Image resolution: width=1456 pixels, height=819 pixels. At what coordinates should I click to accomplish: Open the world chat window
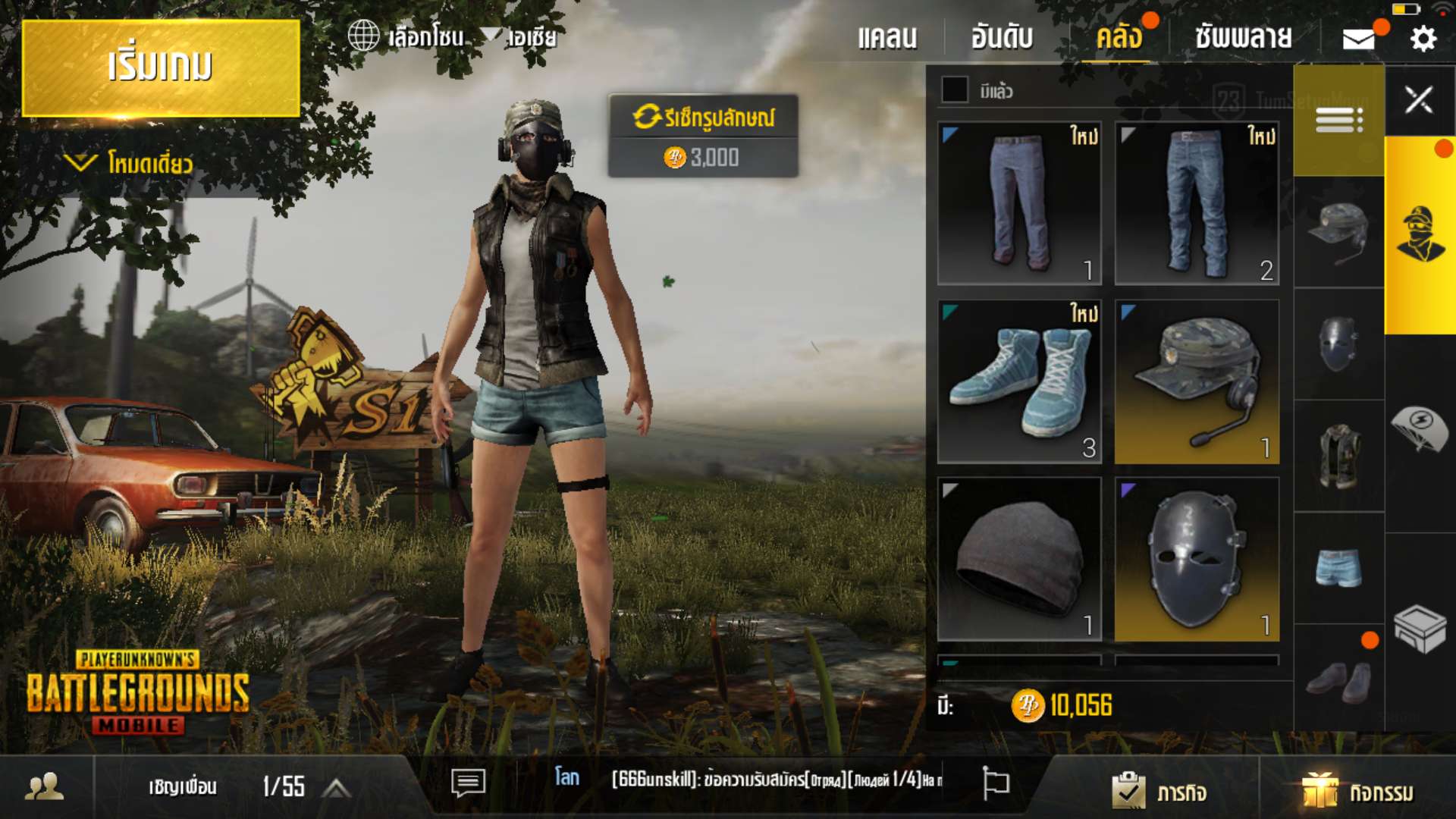468,782
